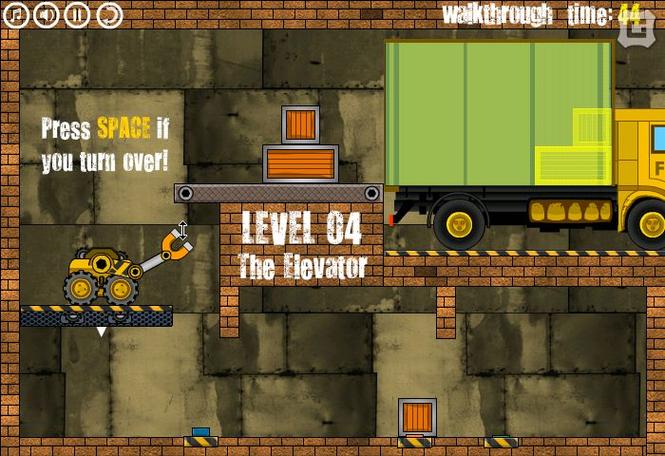Pause the game

77,14
